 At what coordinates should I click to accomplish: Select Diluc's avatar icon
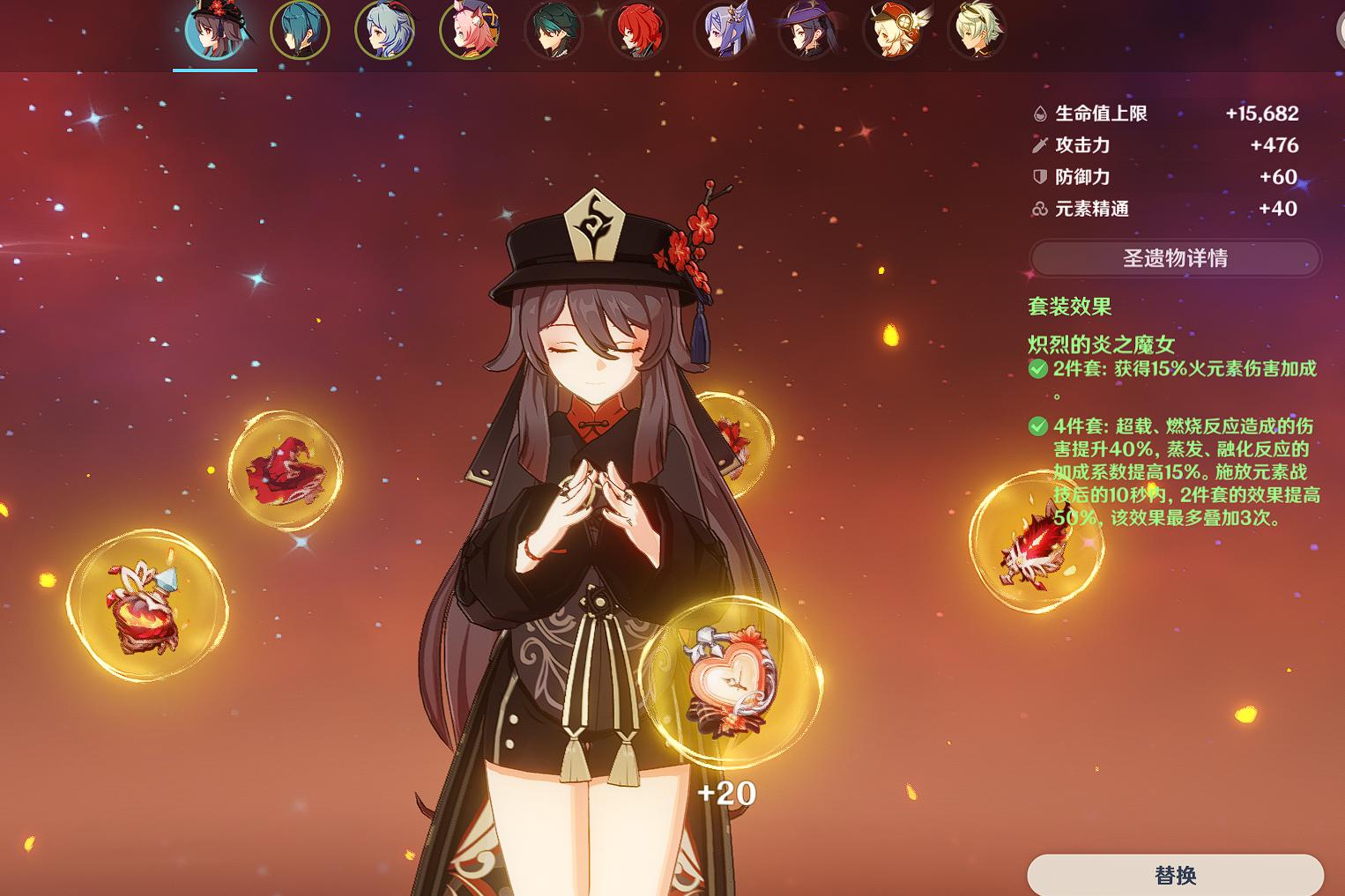639,29
